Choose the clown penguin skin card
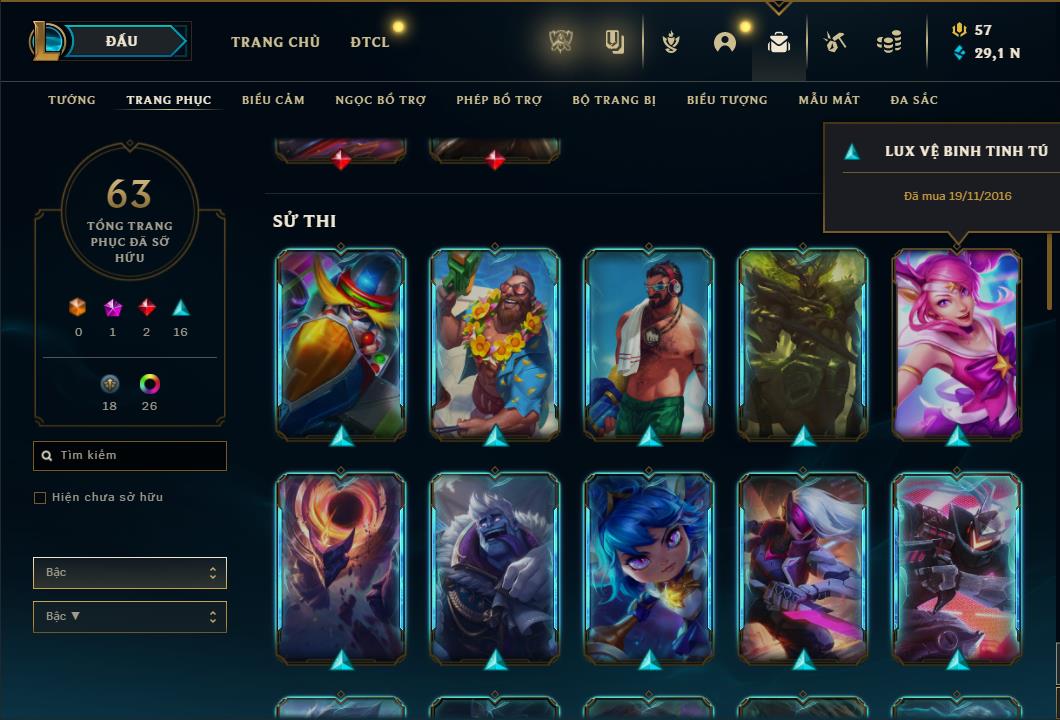Viewport: 1060px width, 720px height. point(341,343)
